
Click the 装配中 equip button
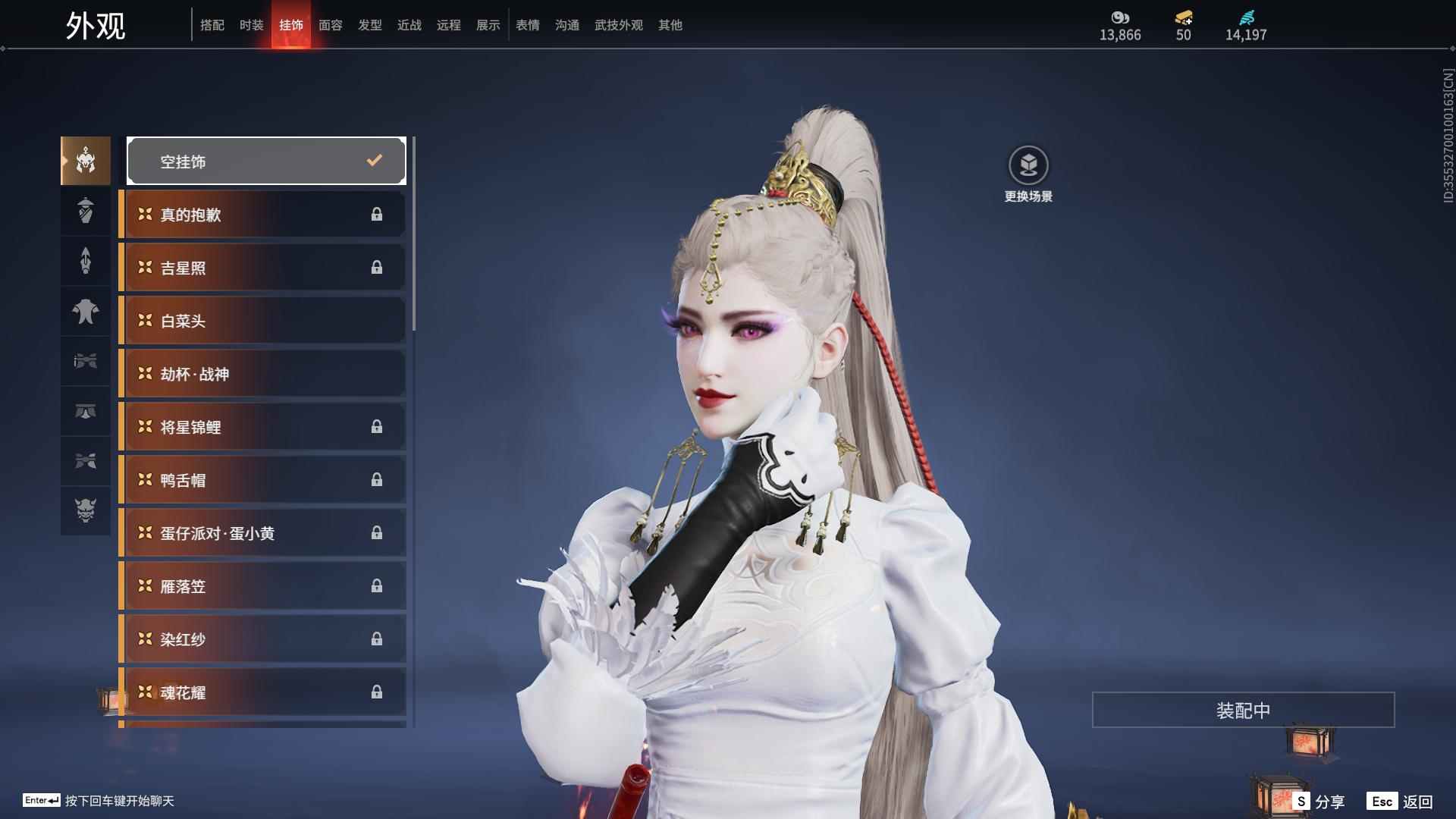pos(1243,710)
